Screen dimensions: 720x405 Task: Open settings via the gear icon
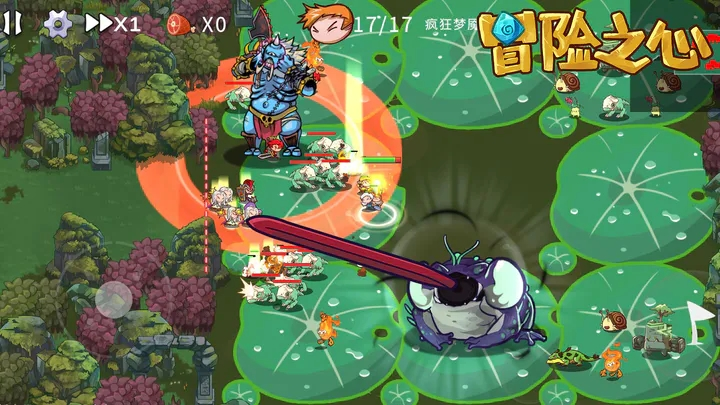pos(58,23)
